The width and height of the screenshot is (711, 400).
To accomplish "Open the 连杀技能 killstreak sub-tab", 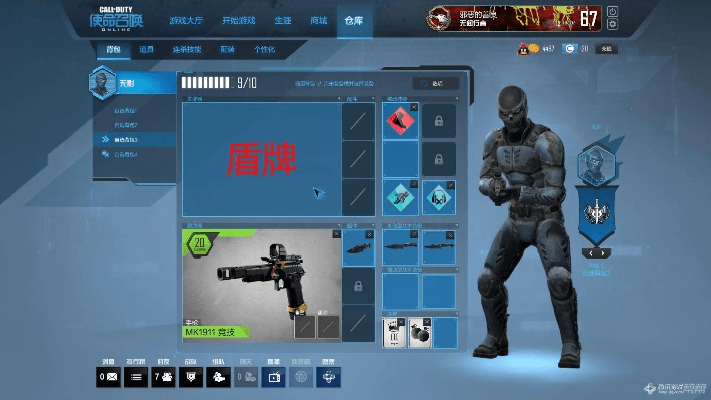I will tap(187, 49).
